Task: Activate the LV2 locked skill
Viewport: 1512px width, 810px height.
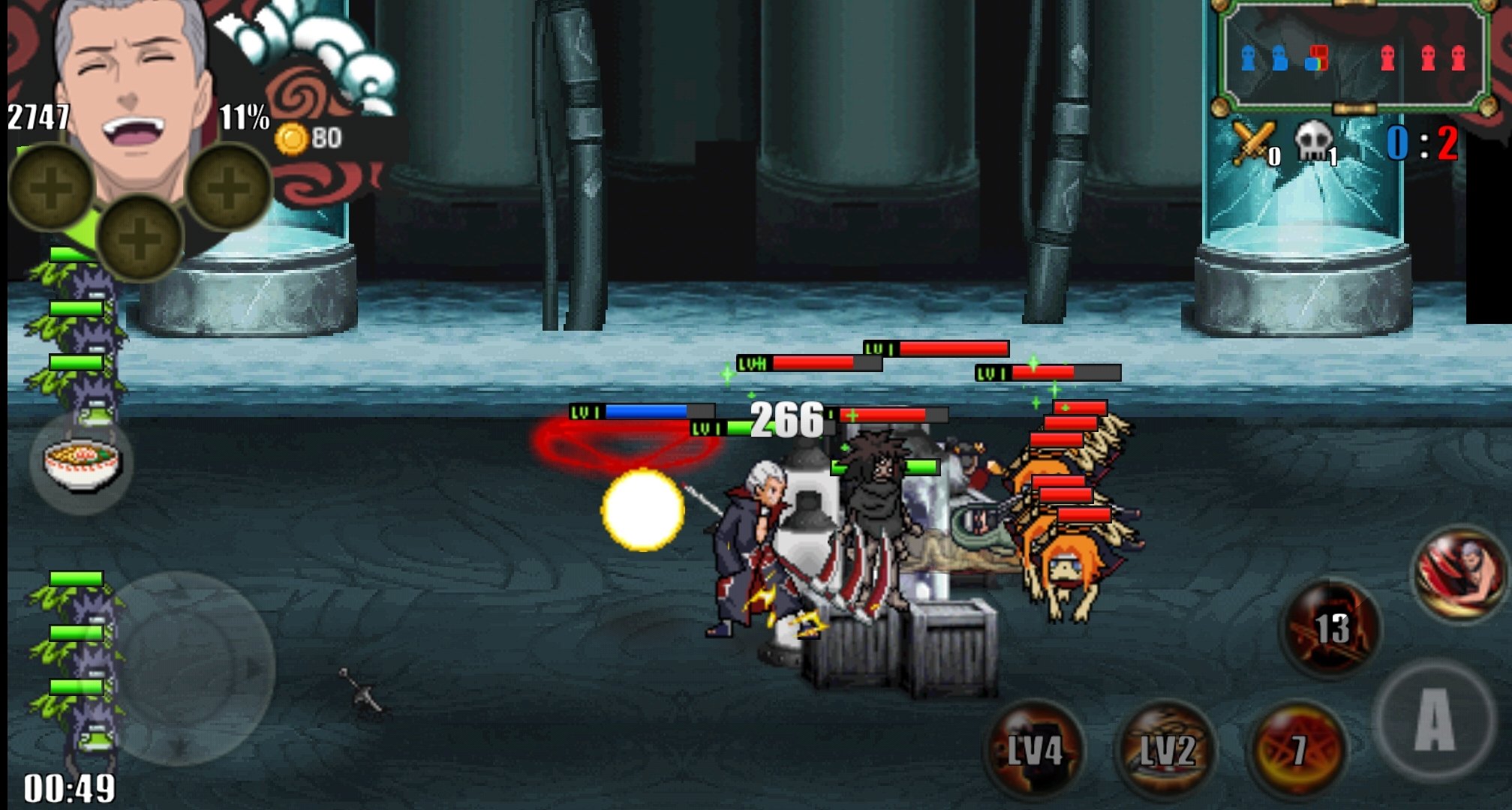Action: pyautogui.click(x=1167, y=750)
